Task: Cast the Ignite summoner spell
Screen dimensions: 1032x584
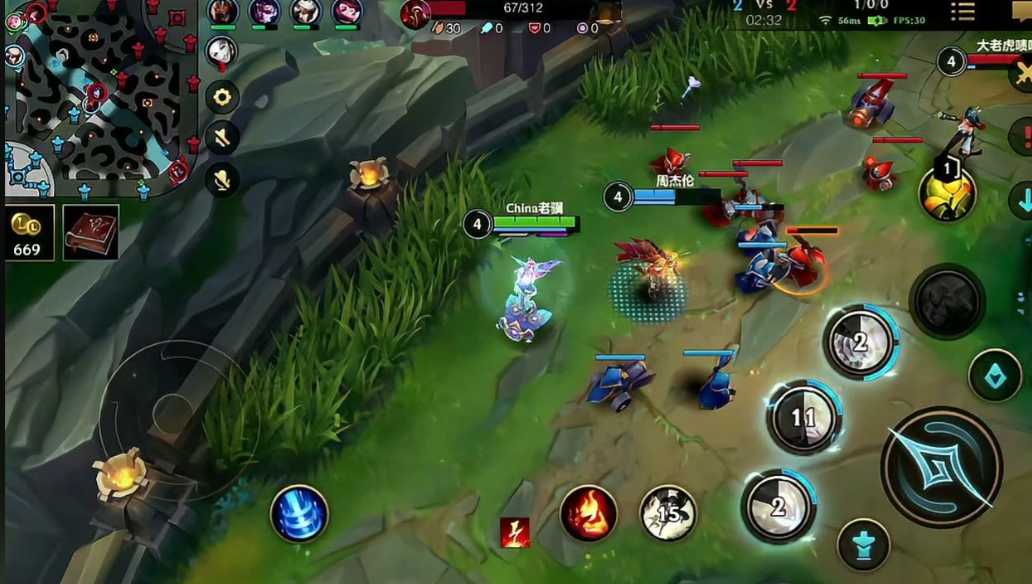Action: click(x=588, y=513)
